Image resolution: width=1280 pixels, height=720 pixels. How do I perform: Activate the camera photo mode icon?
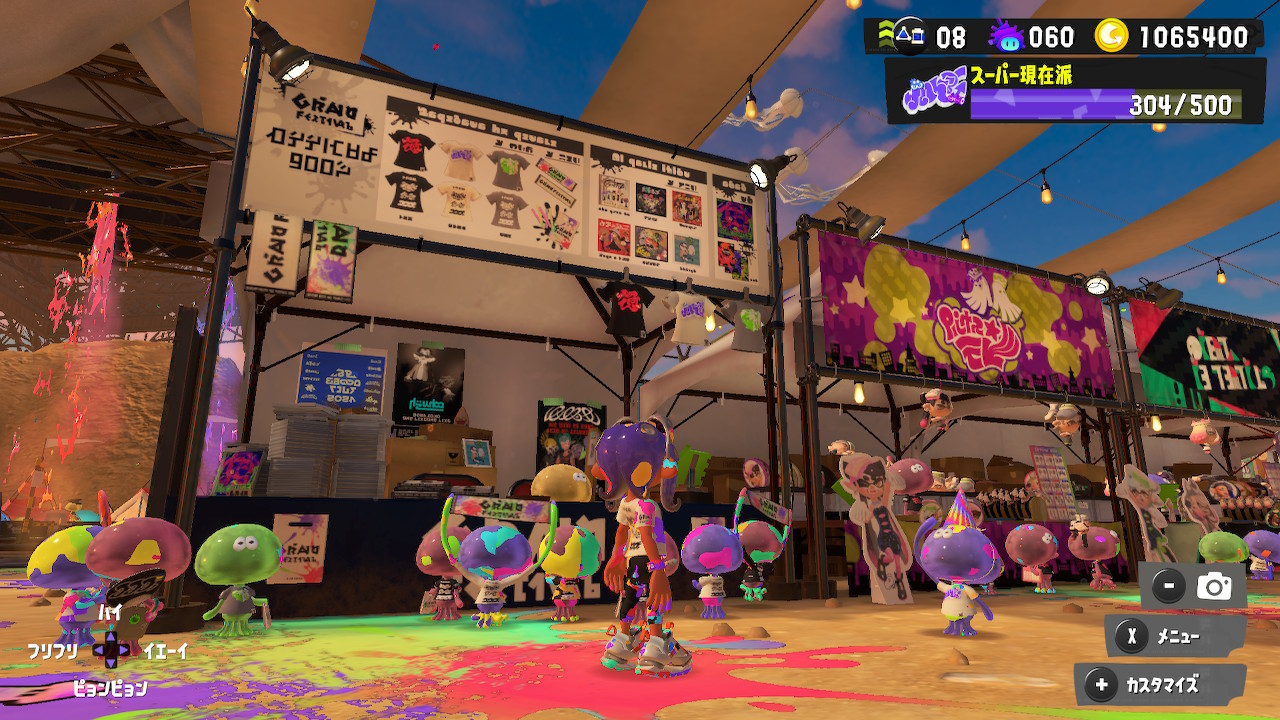click(1214, 587)
